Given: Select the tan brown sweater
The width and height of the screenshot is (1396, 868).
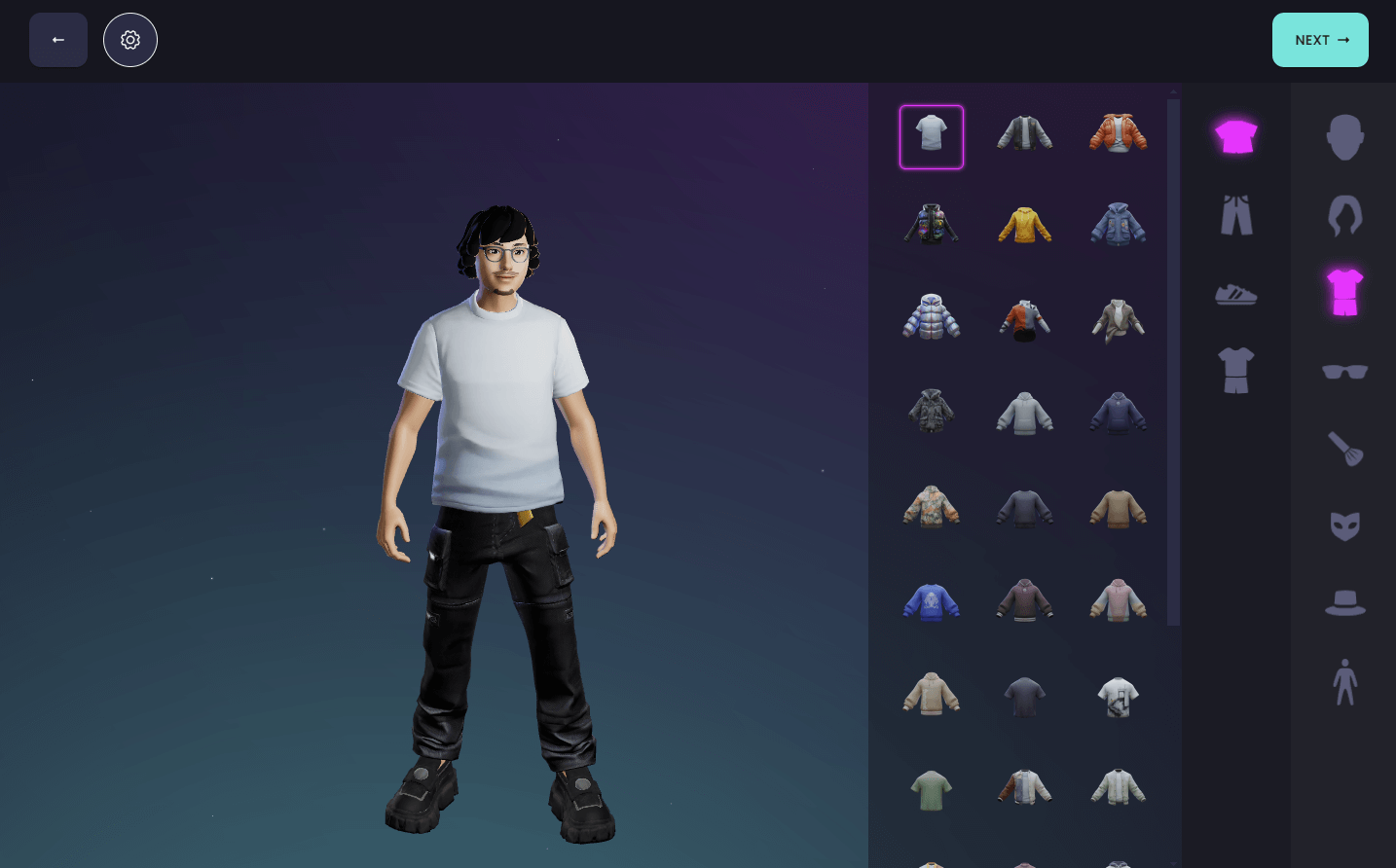Looking at the screenshot, I should click(x=1118, y=509).
